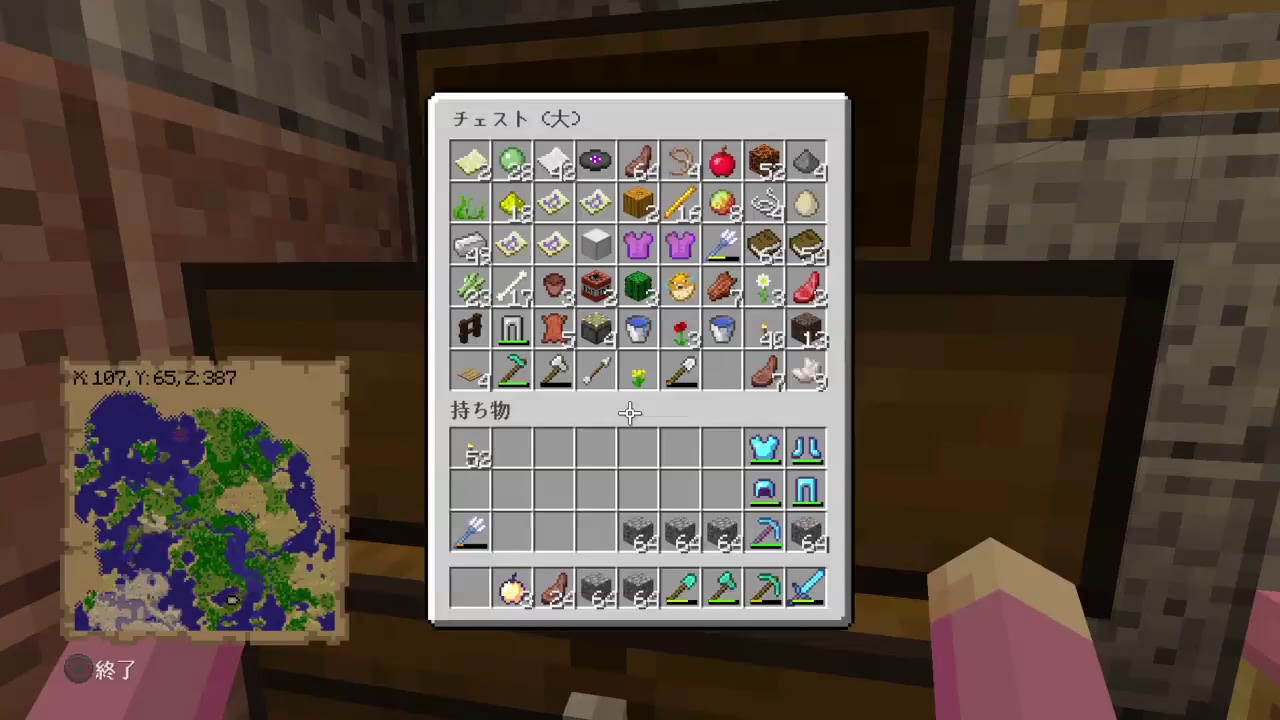This screenshot has height=720, width=1280.
Task: Pick up an enchanted book from the chest
Action: [x=765, y=247]
